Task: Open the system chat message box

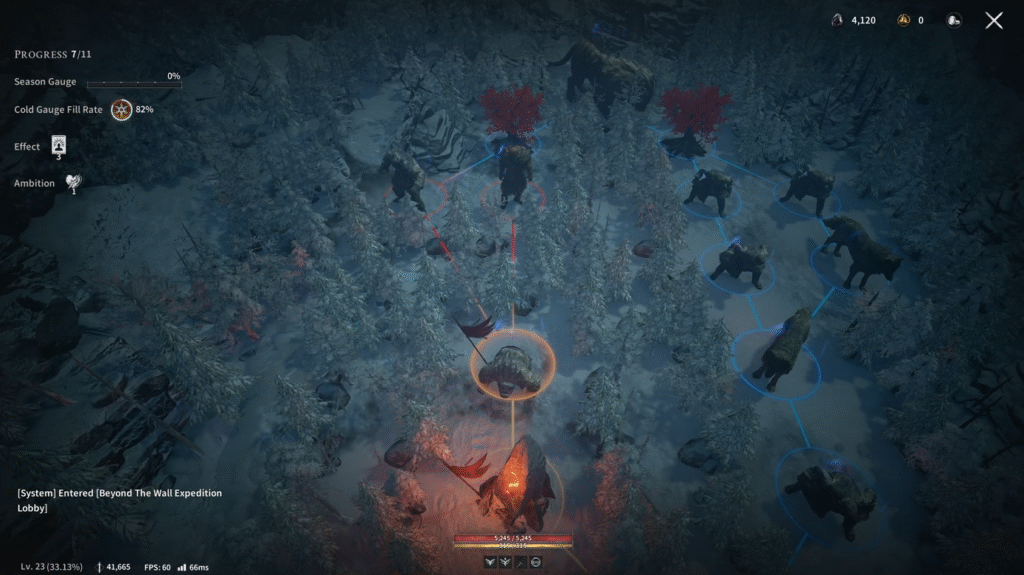Action: pyautogui.click(x=120, y=500)
